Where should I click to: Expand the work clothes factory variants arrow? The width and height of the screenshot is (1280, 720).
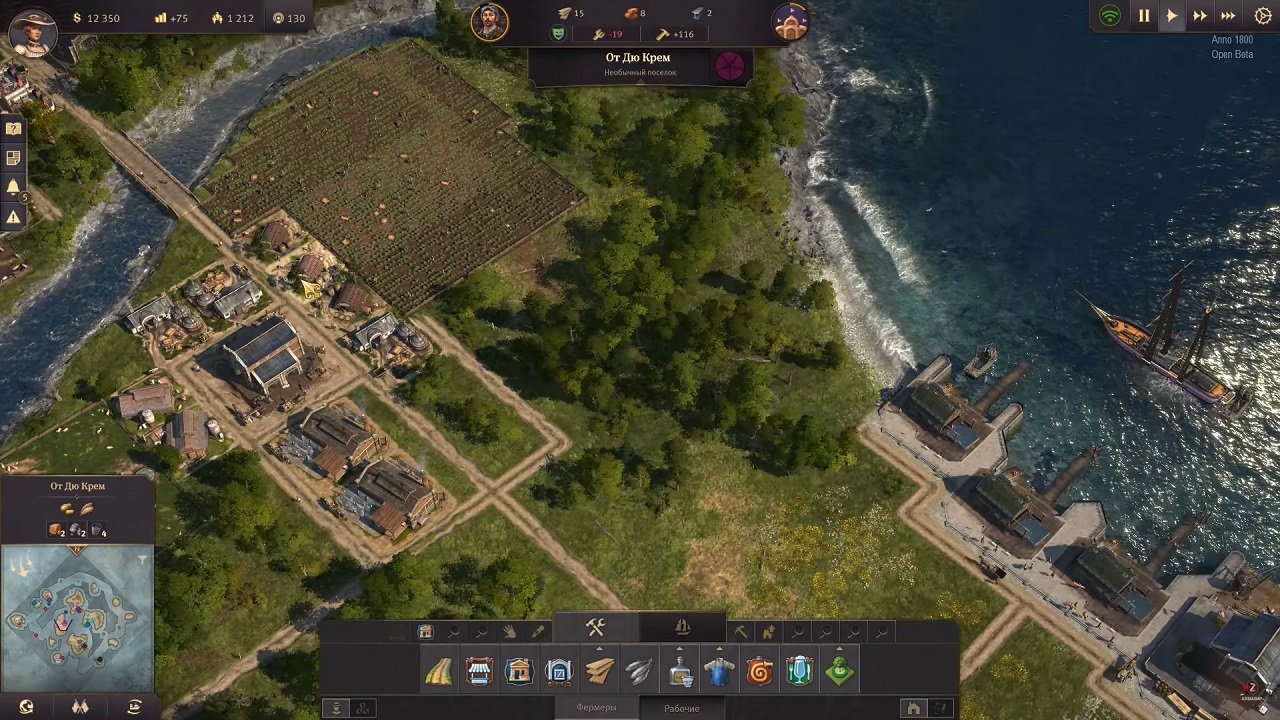pyautogui.click(x=719, y=646)
